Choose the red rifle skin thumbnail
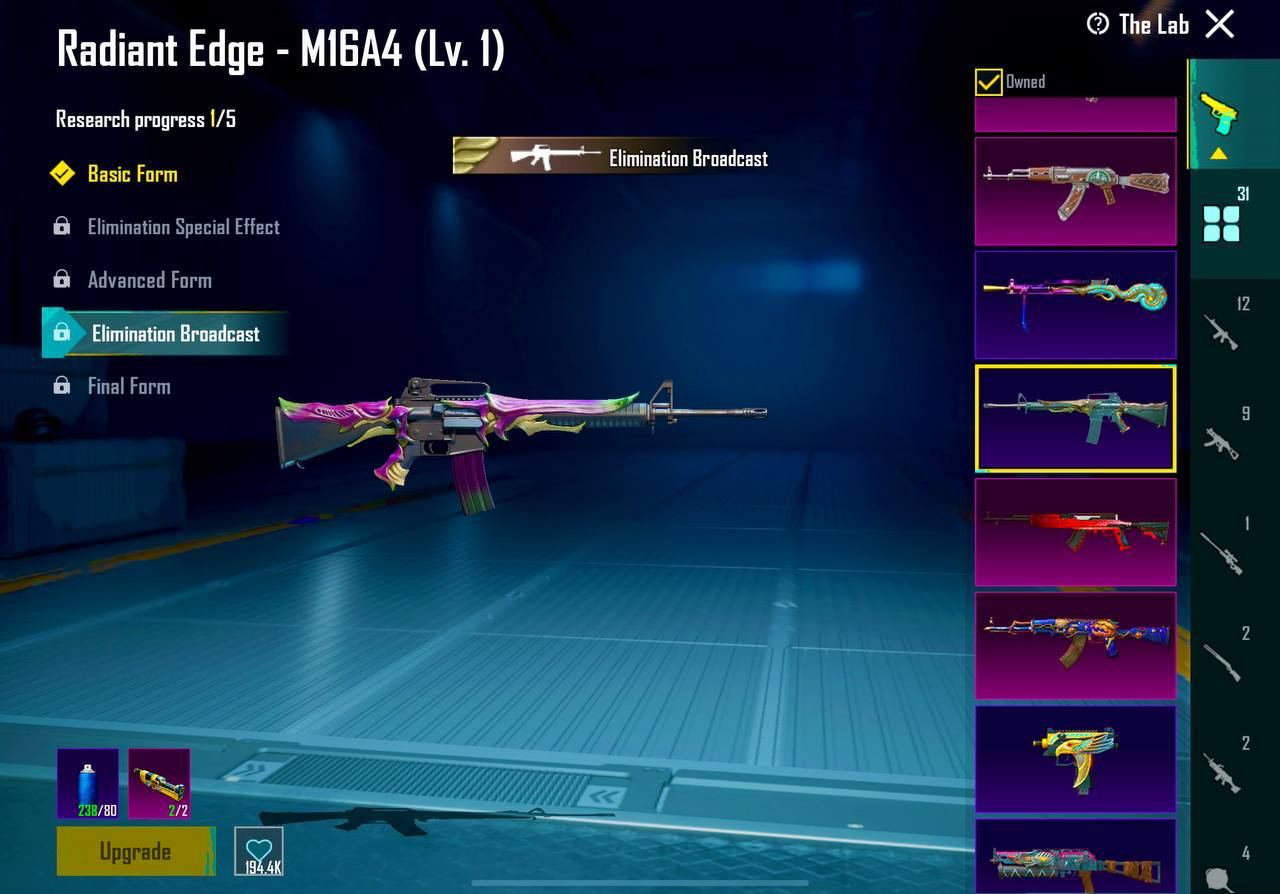 tap(1075, 531)
